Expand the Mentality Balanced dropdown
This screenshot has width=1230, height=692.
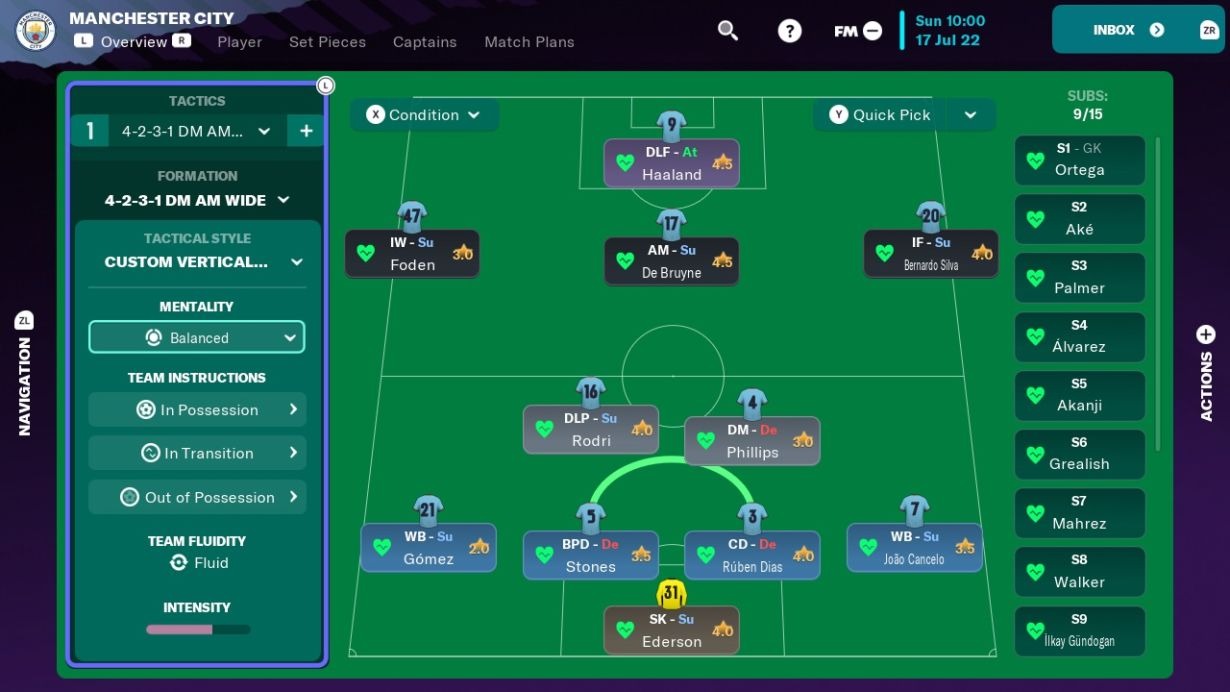coord(197,338)
